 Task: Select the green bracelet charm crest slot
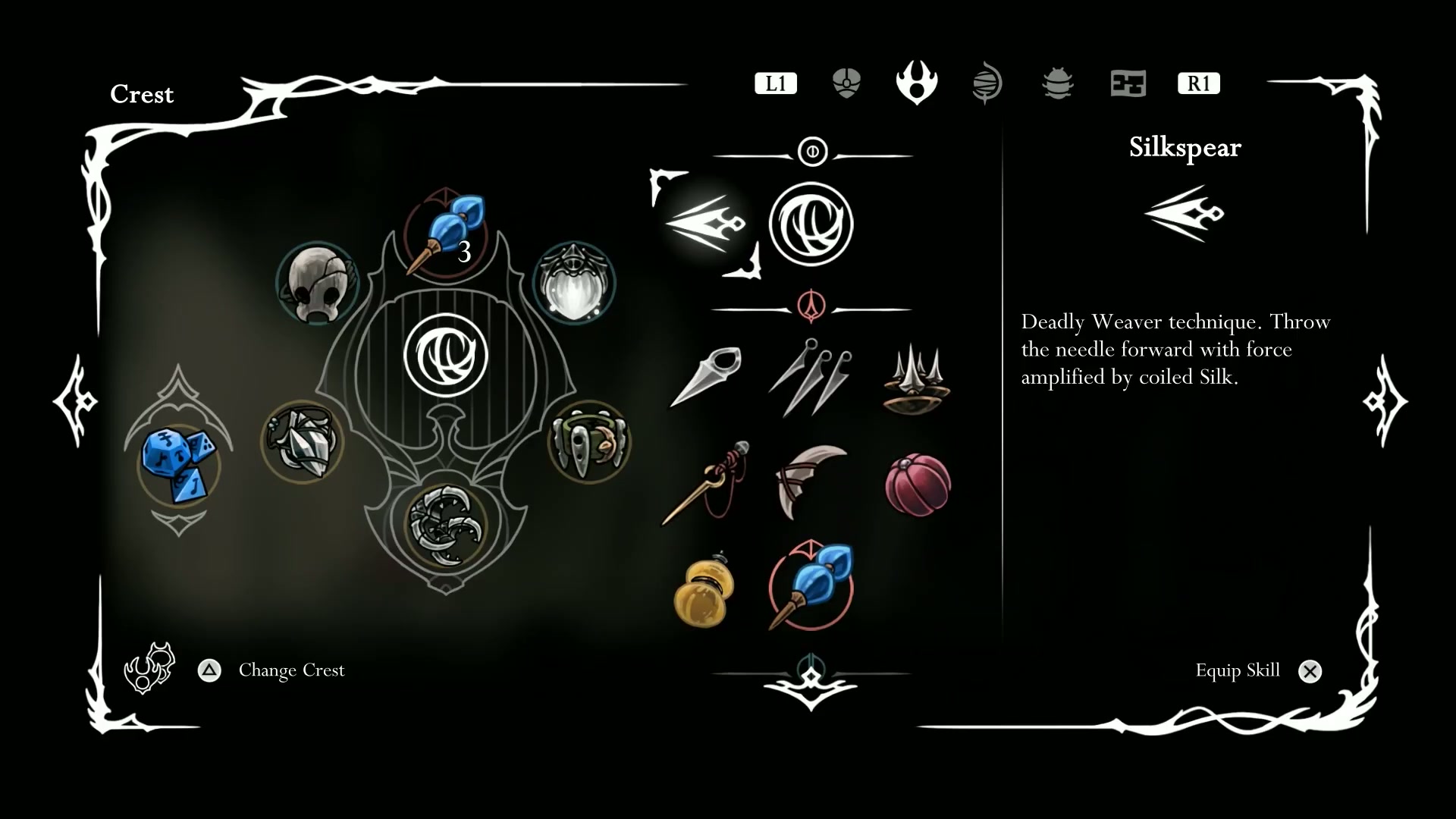(589, 442)
